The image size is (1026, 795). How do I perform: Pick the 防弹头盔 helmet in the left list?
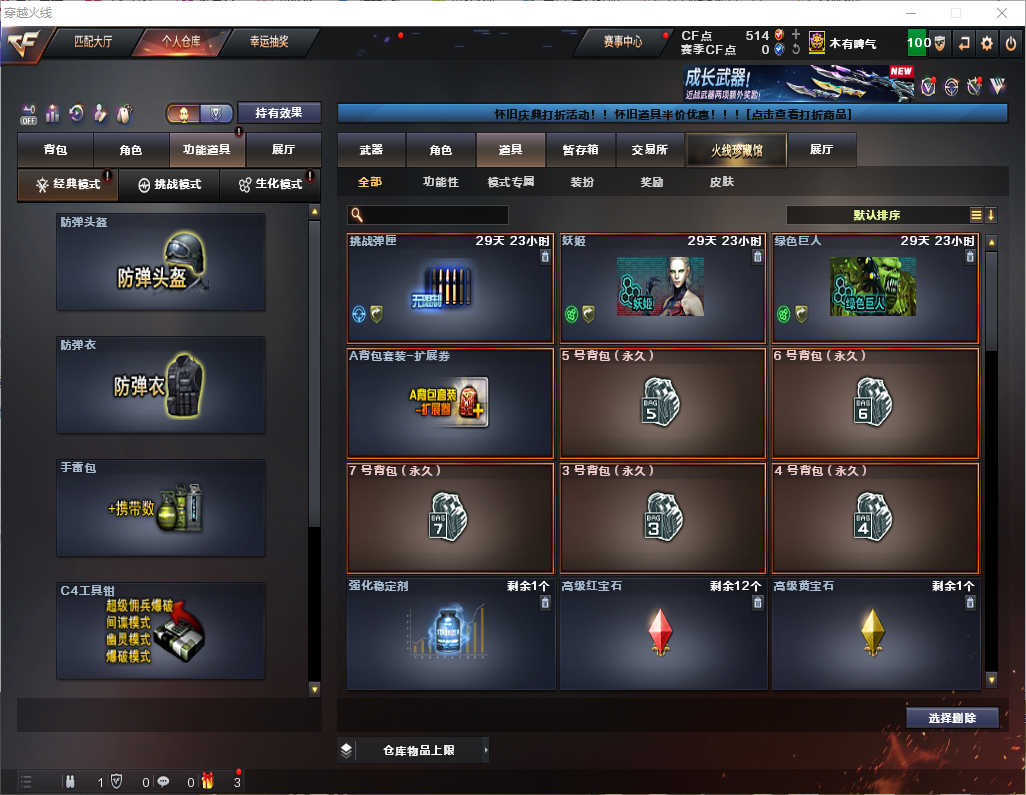click(161, 262)
